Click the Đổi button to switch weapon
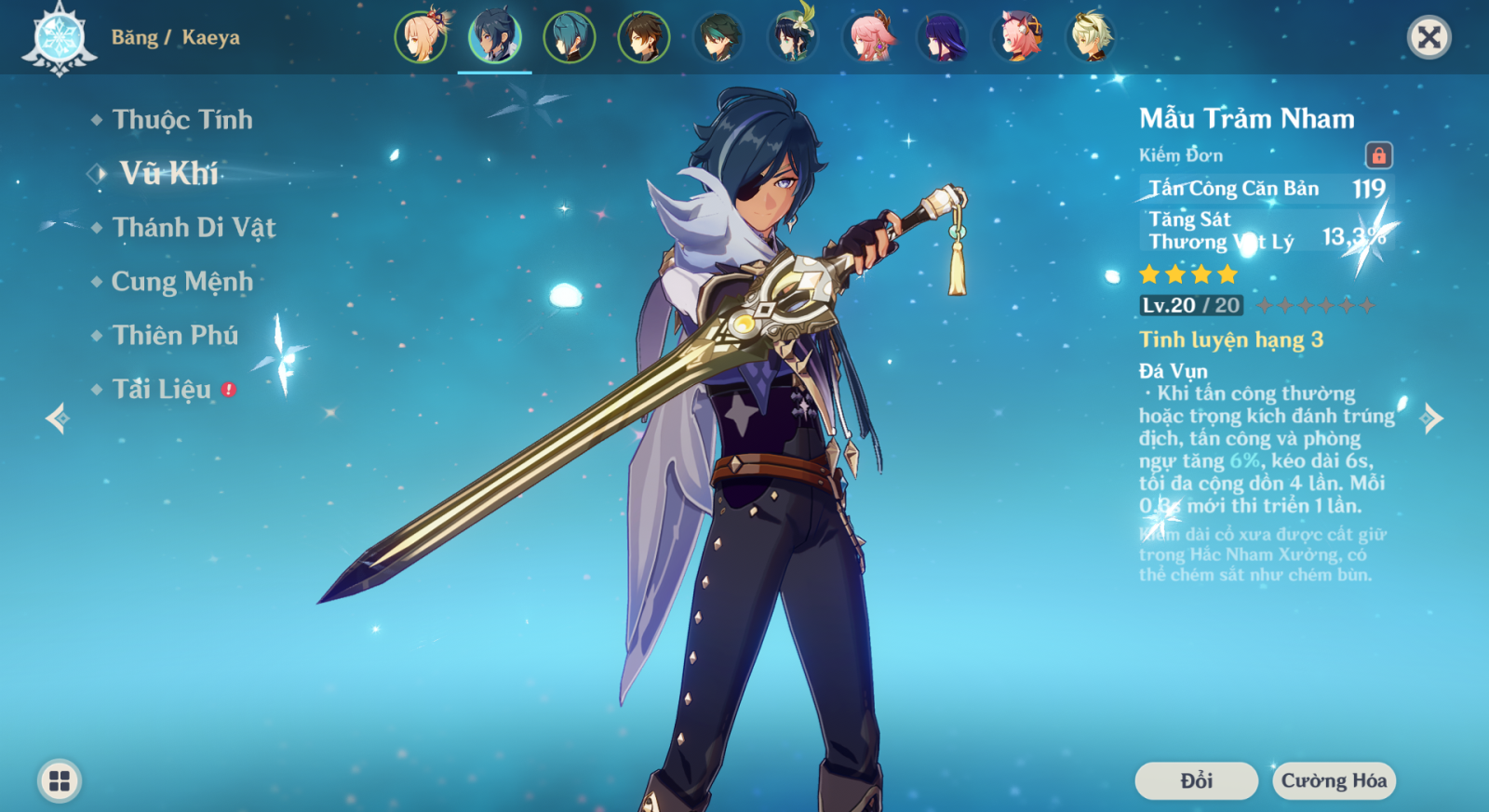The image size is (1489, 812). pos(1196,780)
